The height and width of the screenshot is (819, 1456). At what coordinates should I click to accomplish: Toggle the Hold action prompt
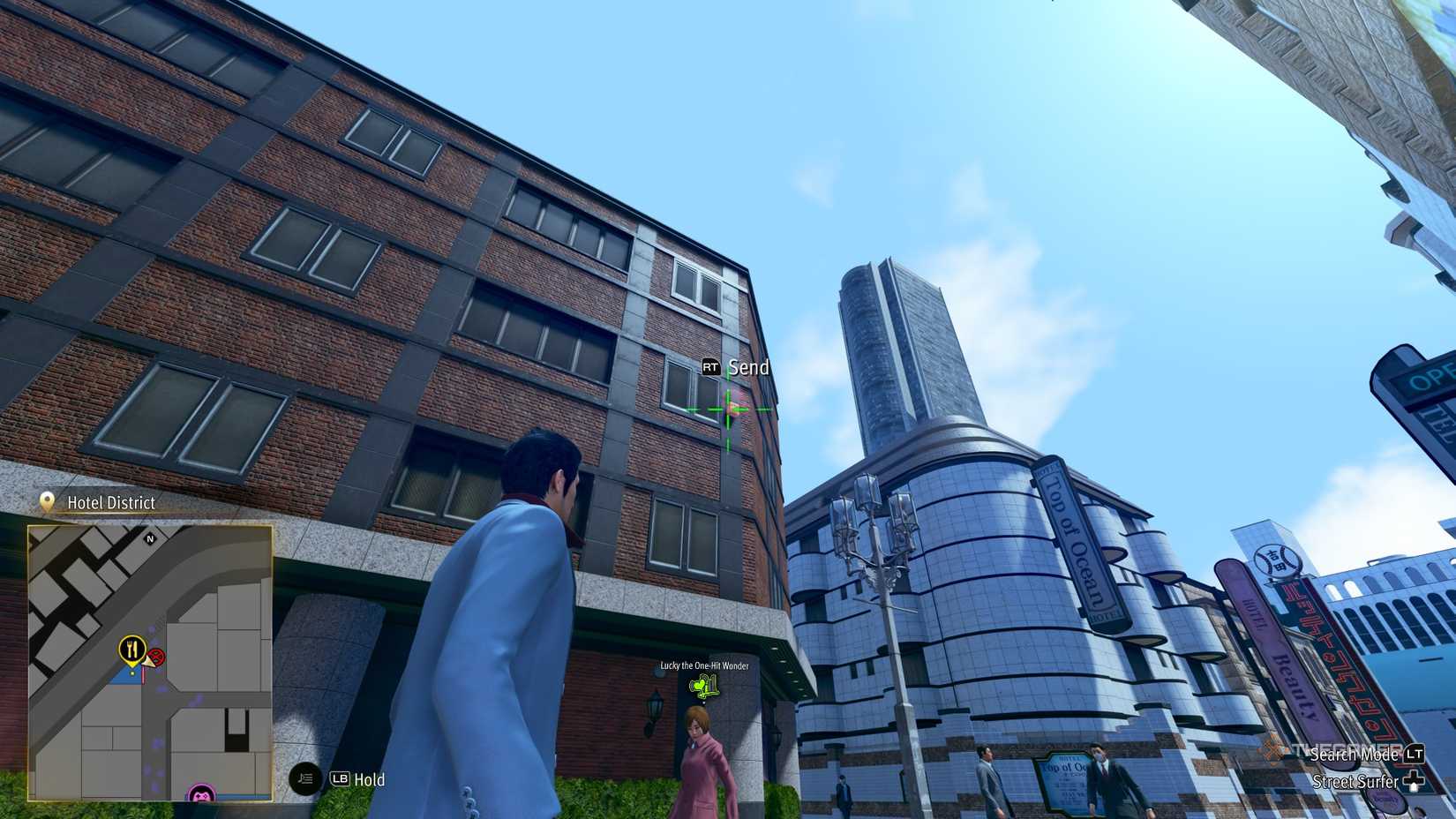369,779
